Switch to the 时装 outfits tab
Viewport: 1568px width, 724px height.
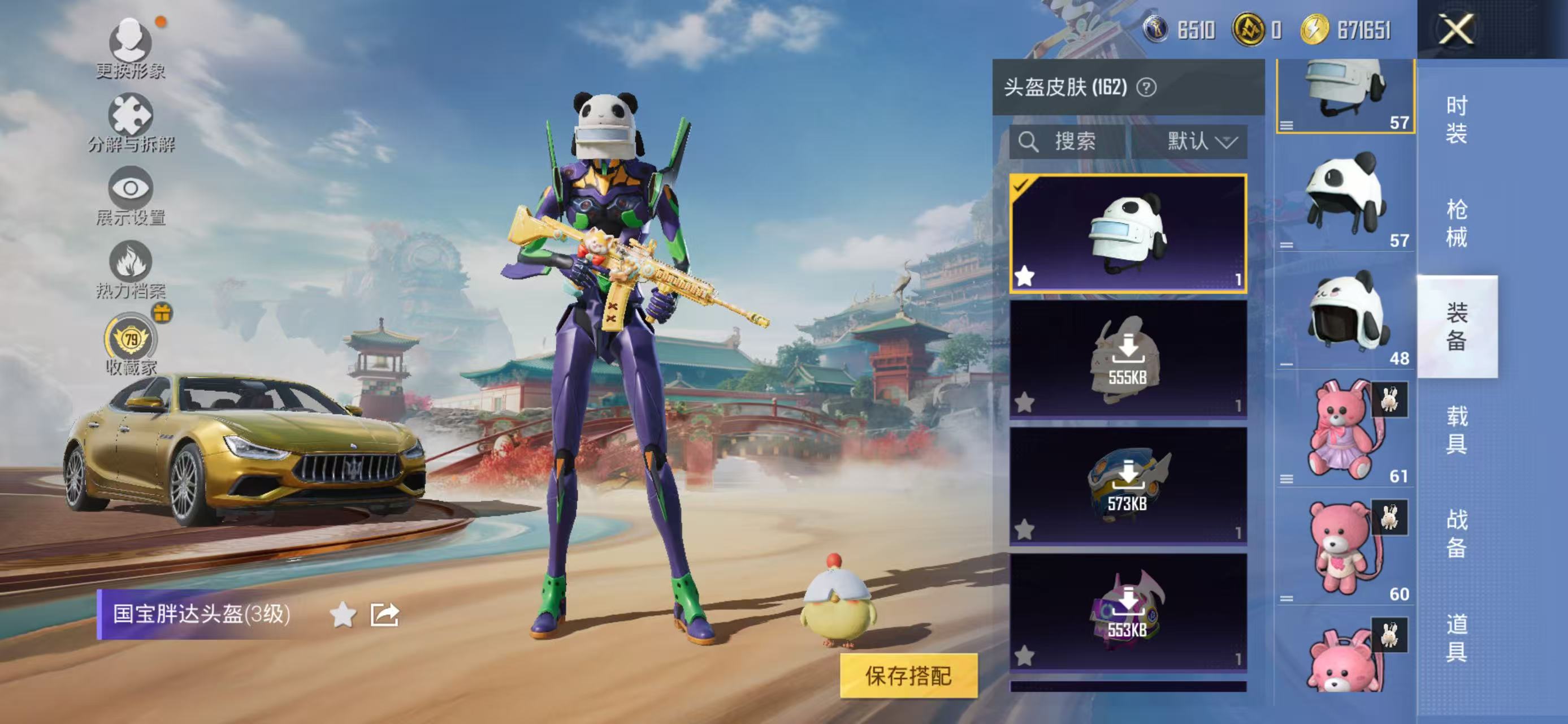[x=1456, y=119]
